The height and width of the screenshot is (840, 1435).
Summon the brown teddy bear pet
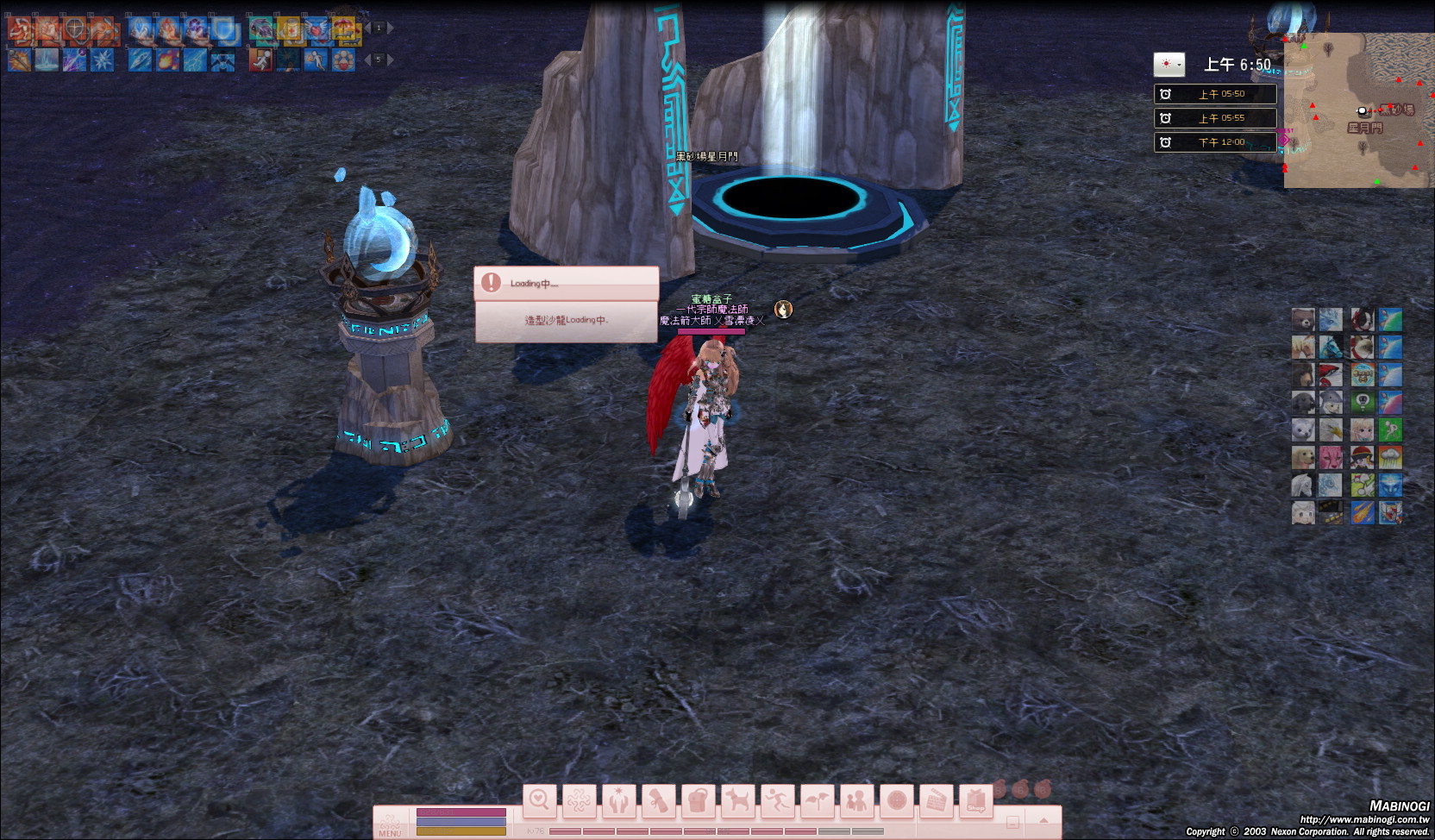click(x=1303, y=320)
